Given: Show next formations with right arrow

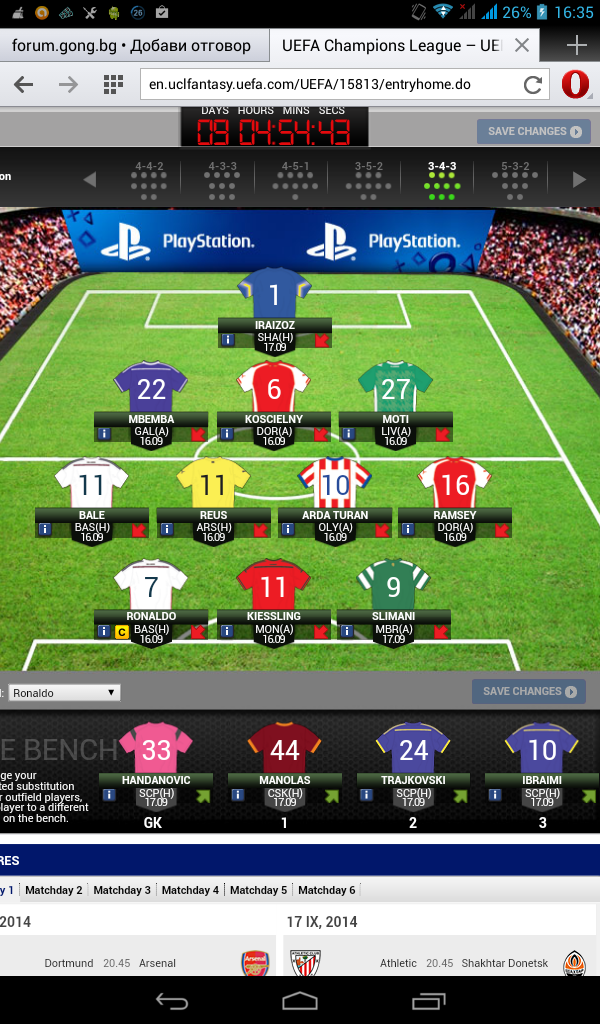Looking at the screenshot, I should pos(578,179).
